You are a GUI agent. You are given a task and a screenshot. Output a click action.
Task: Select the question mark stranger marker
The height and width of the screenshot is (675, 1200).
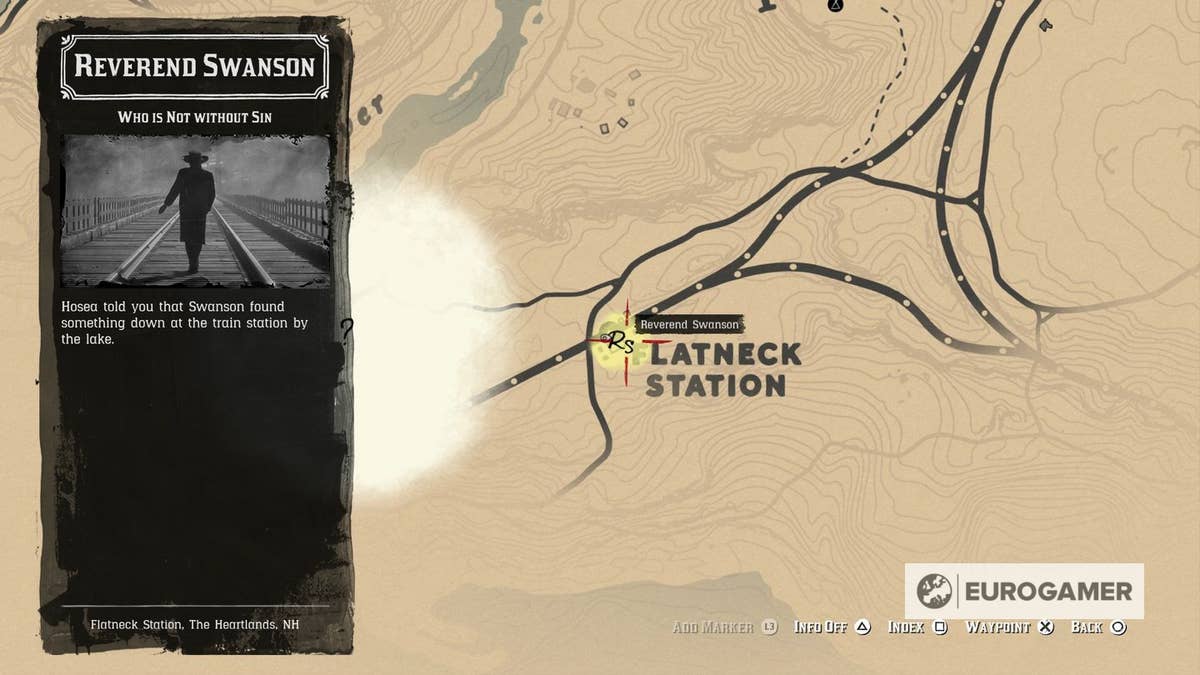(347, 329)
